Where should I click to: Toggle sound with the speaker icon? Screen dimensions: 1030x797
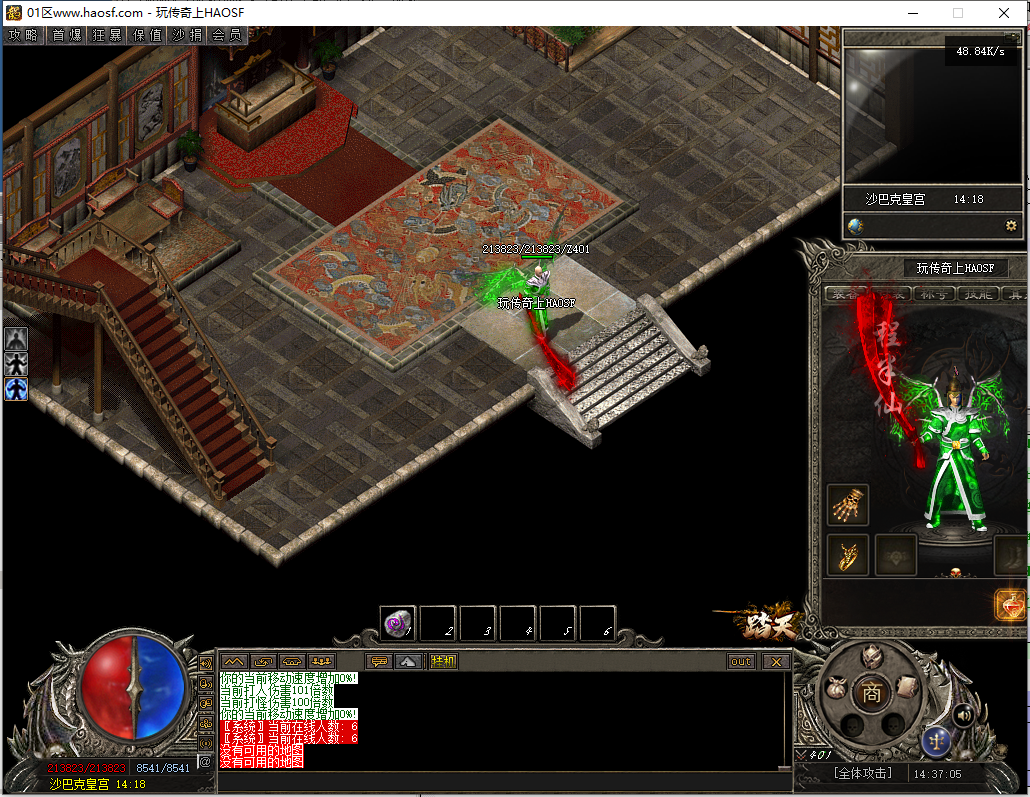[963, 714]
